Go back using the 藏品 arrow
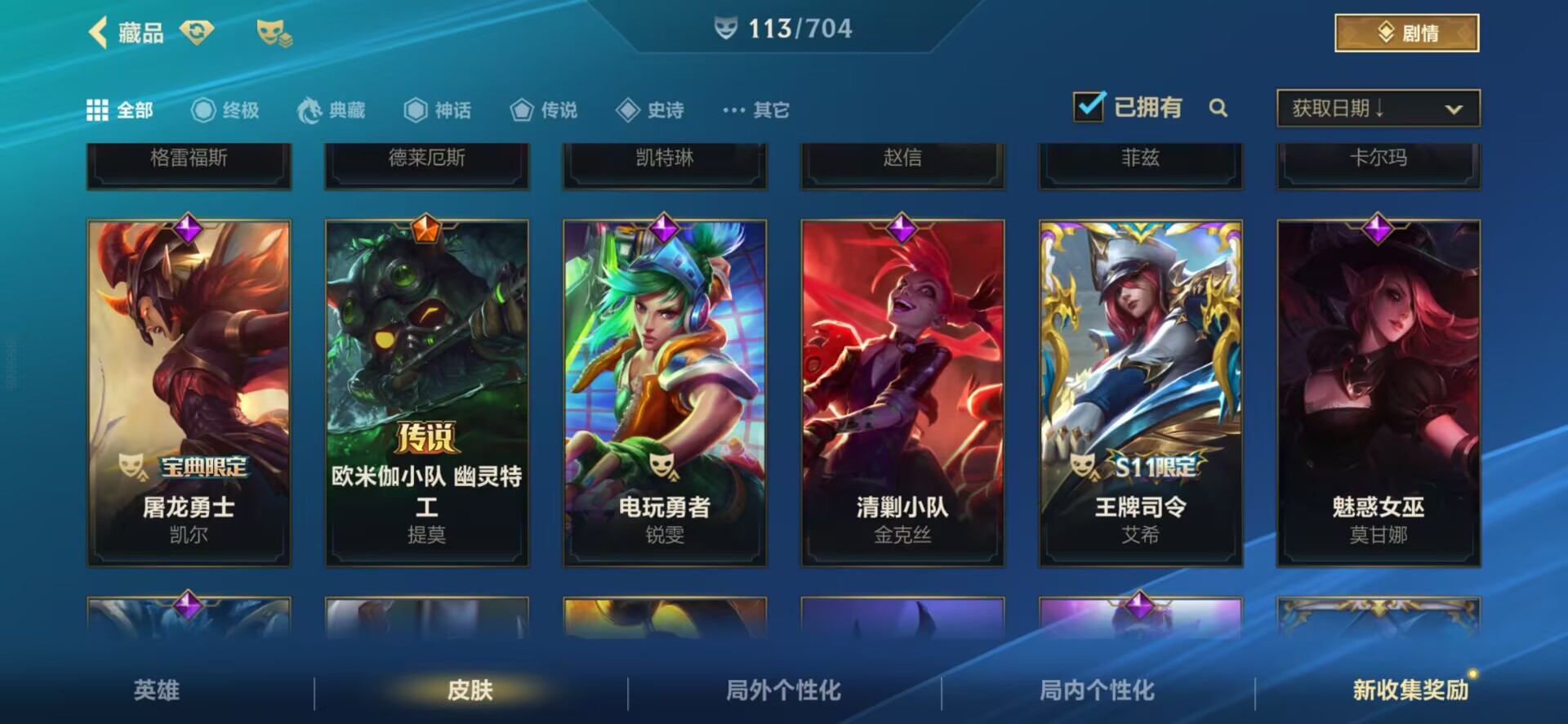 click(99, 33)
